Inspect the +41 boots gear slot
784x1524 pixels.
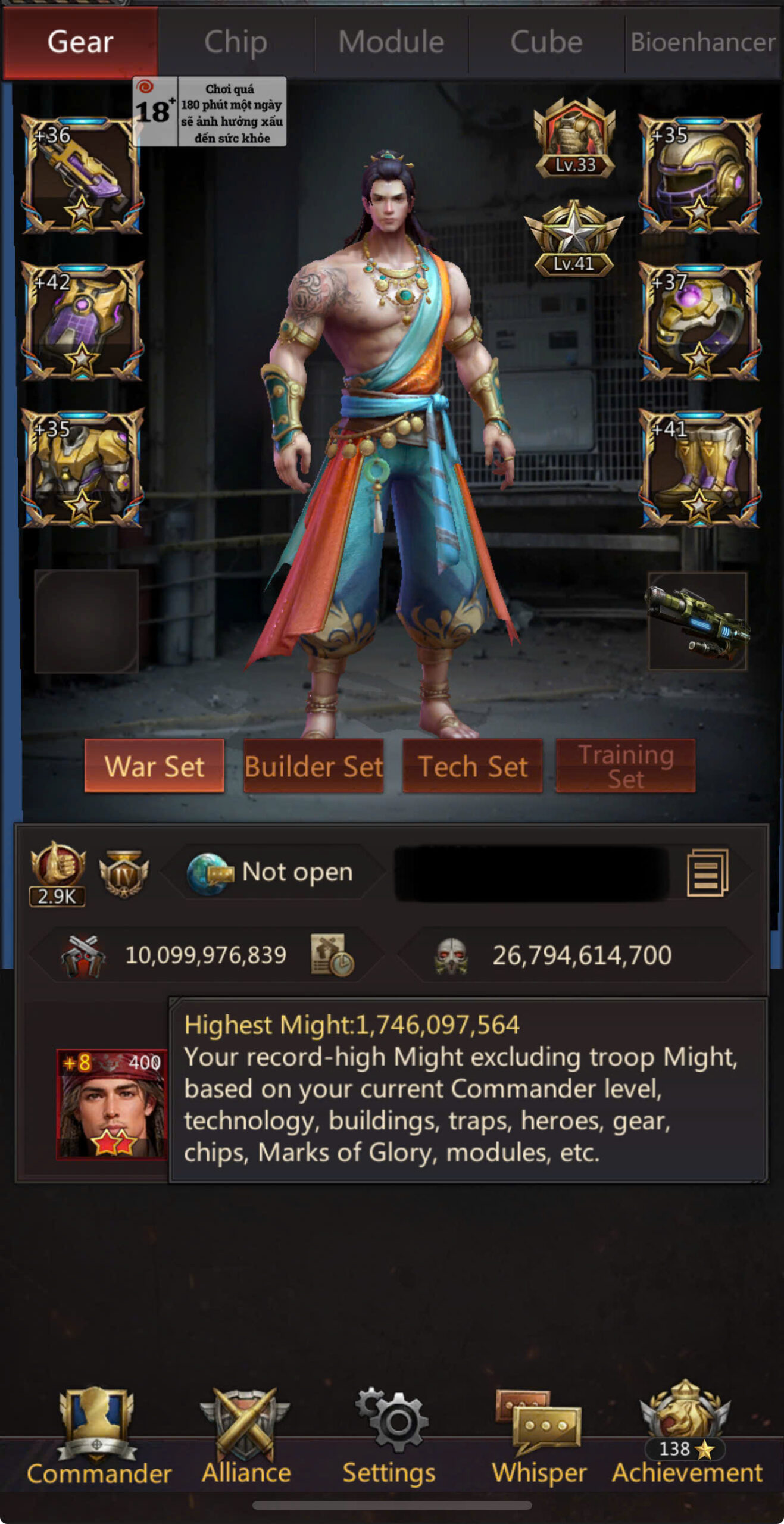click(x=699, y=469)
